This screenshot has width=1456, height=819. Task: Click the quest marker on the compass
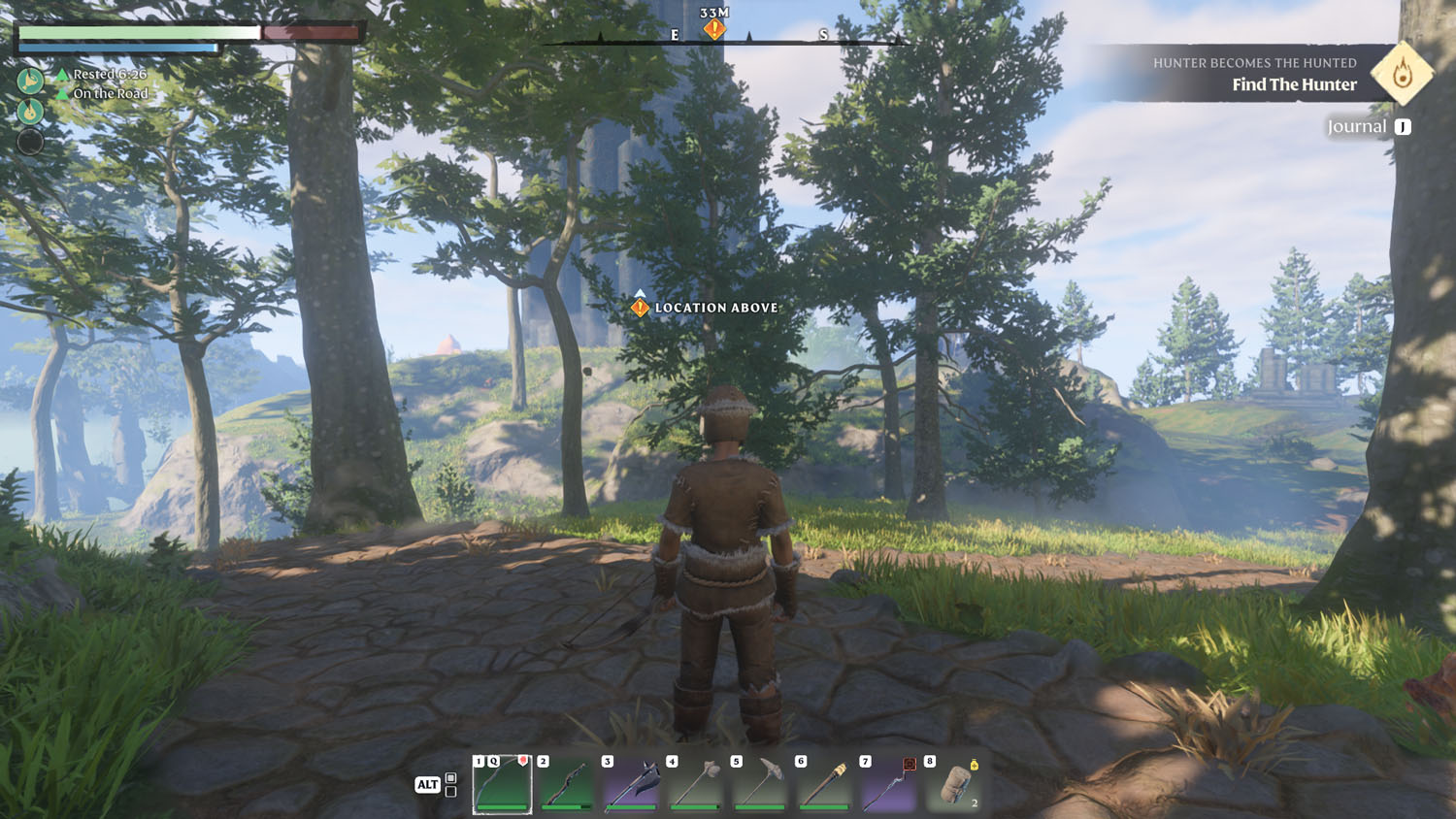tap(714, 29)
